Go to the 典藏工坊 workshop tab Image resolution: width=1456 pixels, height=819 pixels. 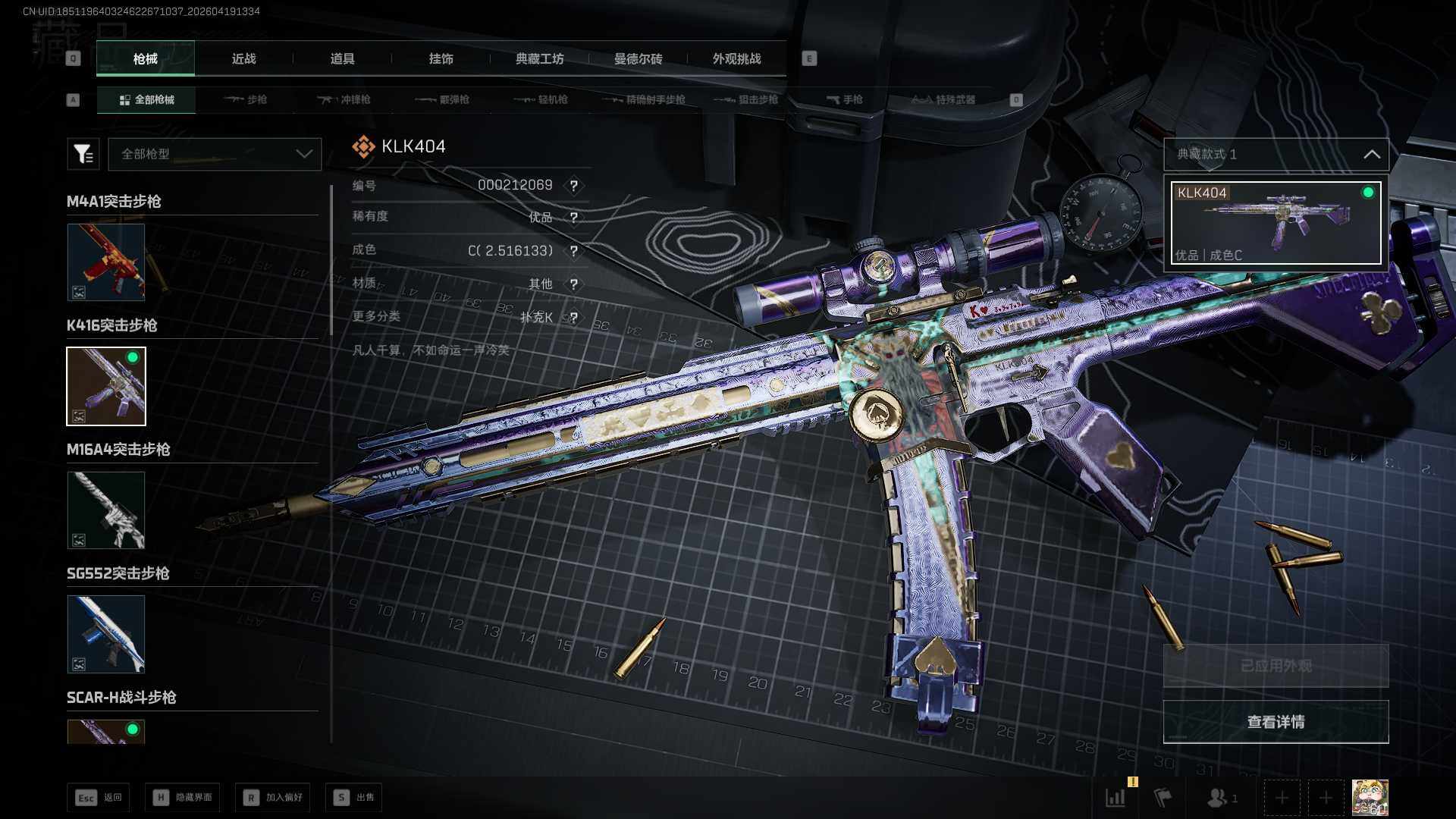539,59
